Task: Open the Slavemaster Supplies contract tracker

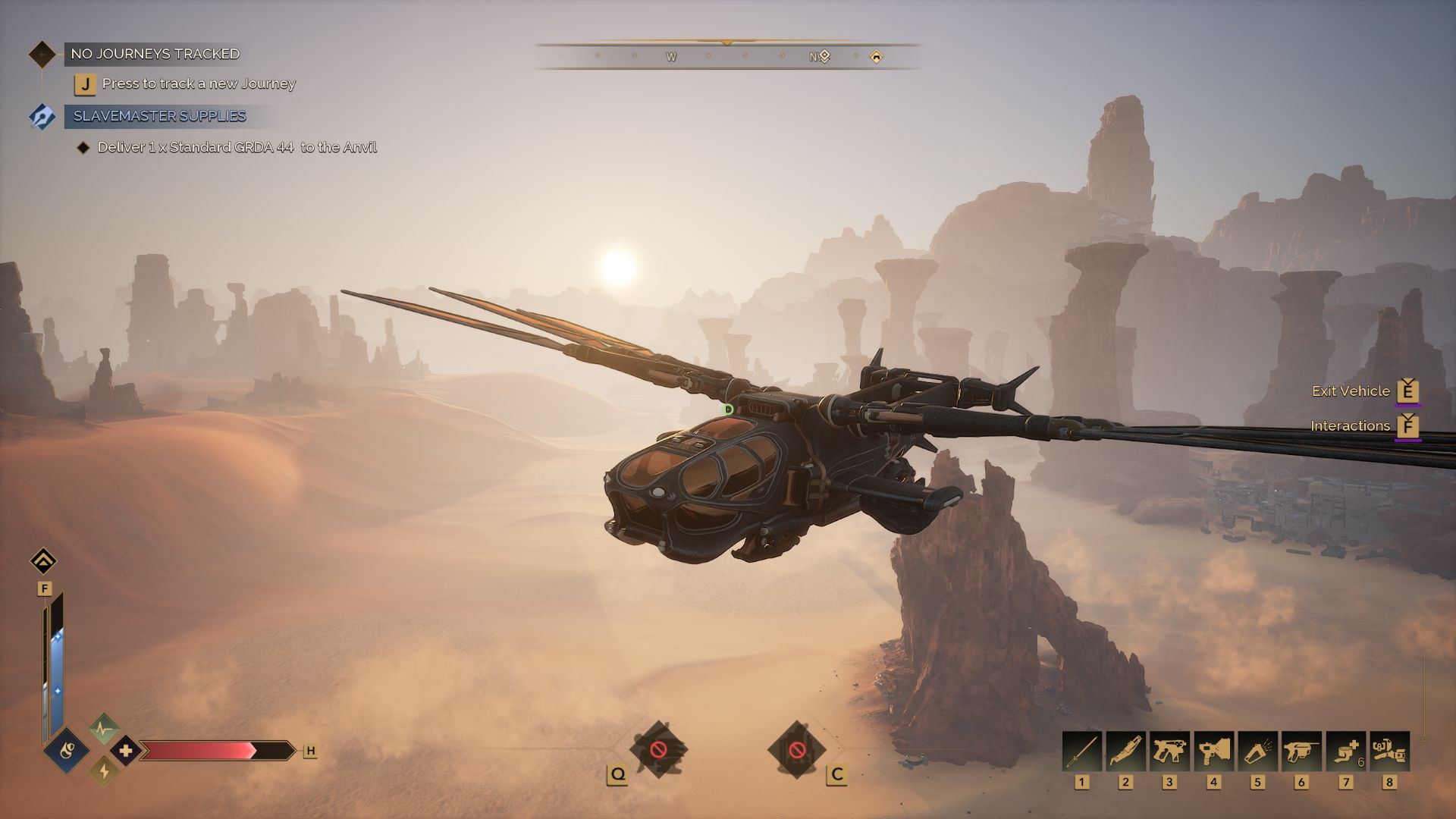Action: 159,116
